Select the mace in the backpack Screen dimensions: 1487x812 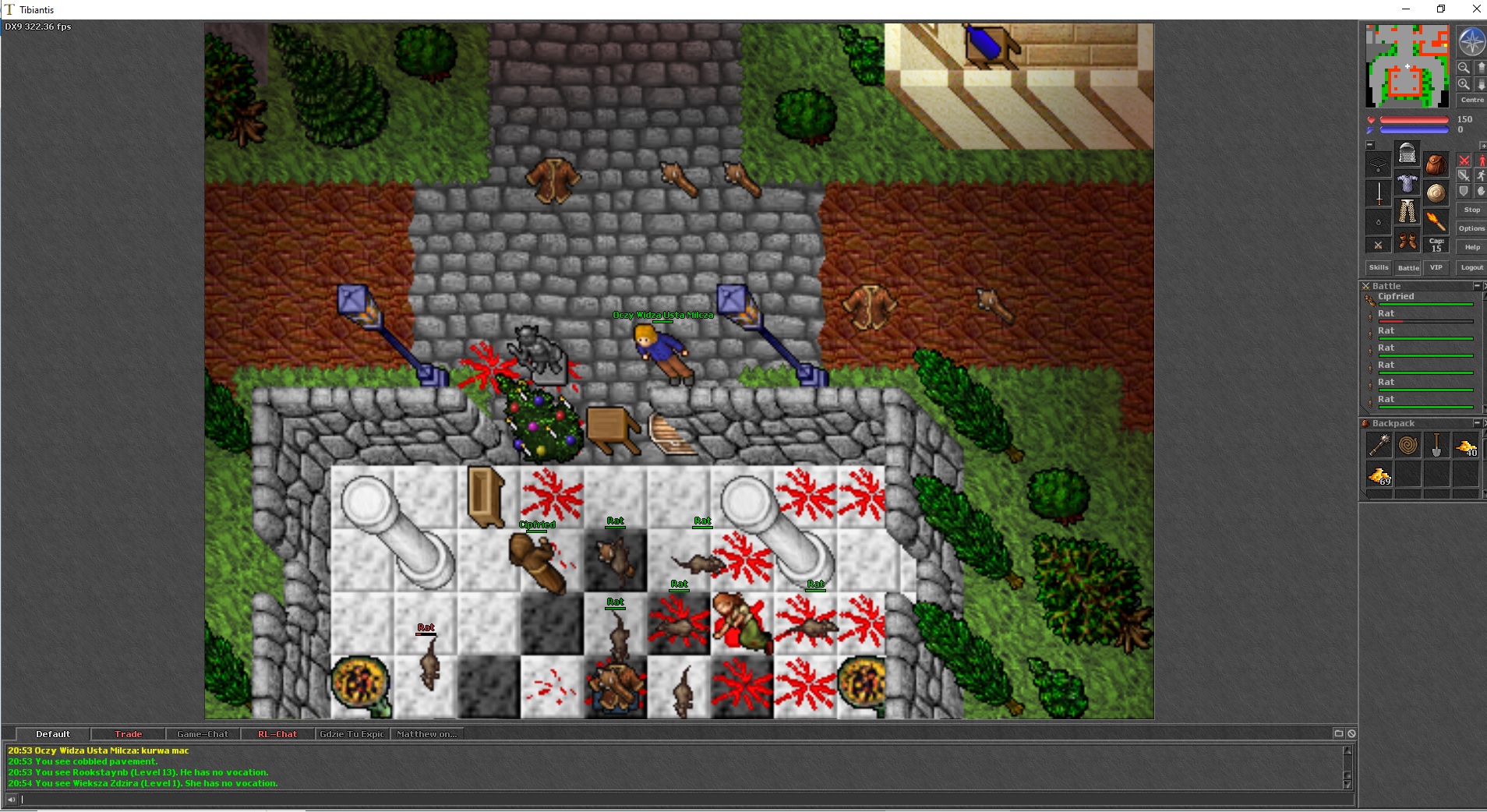pos(1379,445)
